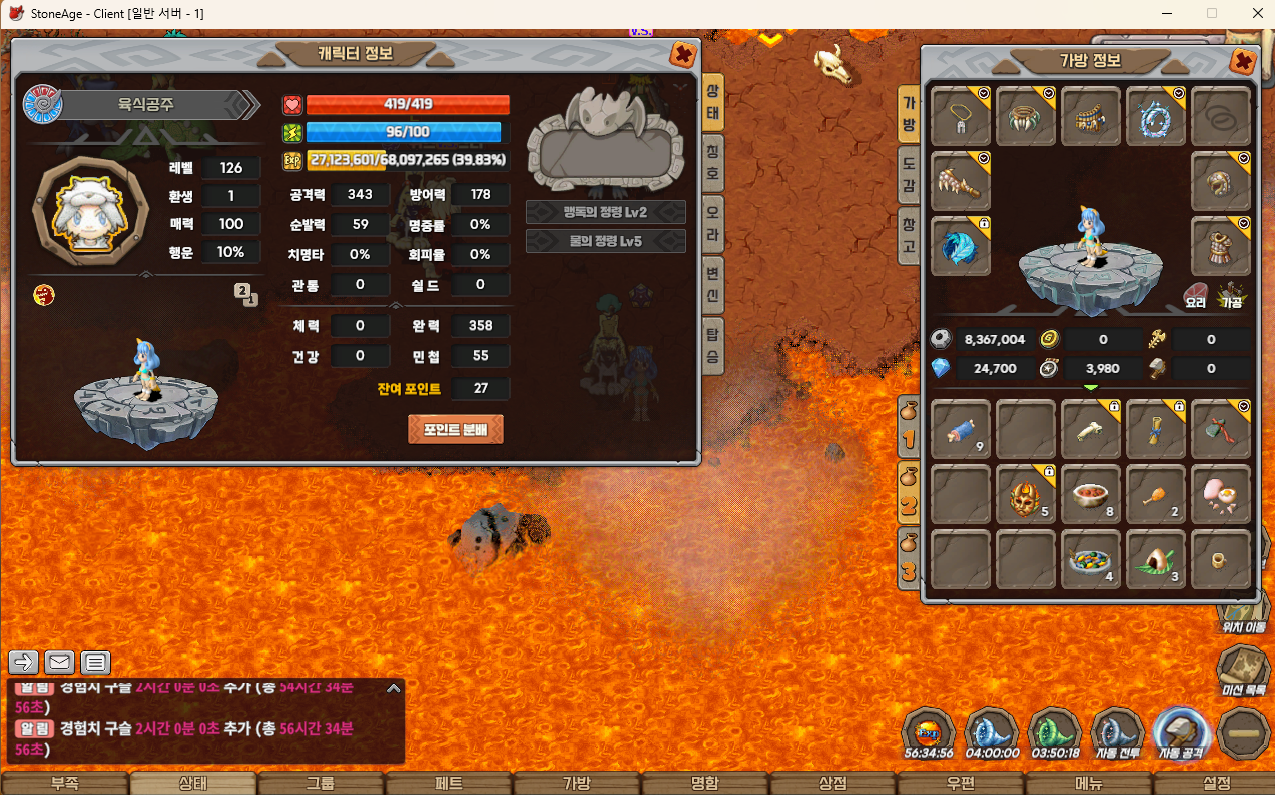1275x795 pixels.
Task: Select the roasted chicken leg item
Action: (x=1155, y=493)
